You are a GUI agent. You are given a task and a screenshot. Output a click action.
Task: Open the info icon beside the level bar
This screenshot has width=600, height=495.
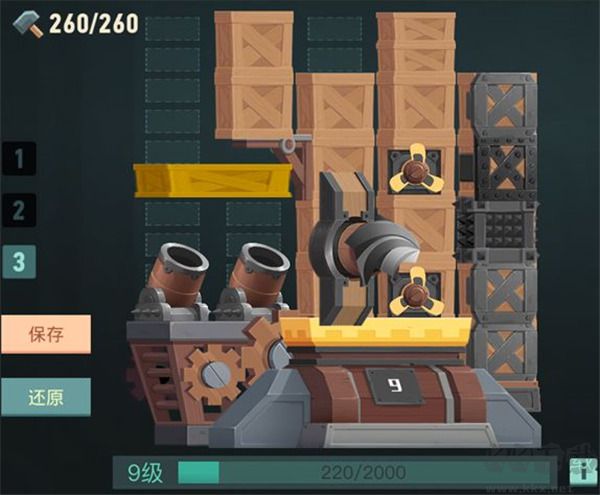(x=578, y=471)
